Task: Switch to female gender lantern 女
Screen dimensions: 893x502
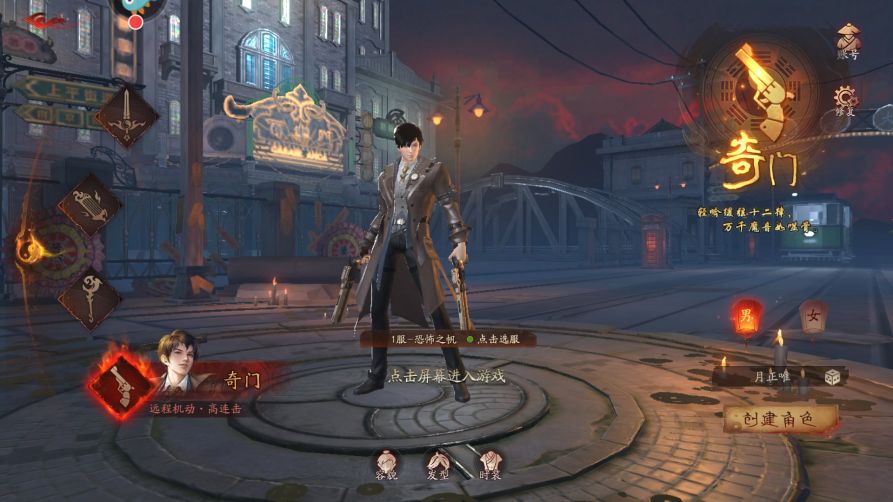Action: (x=813, y=320)
